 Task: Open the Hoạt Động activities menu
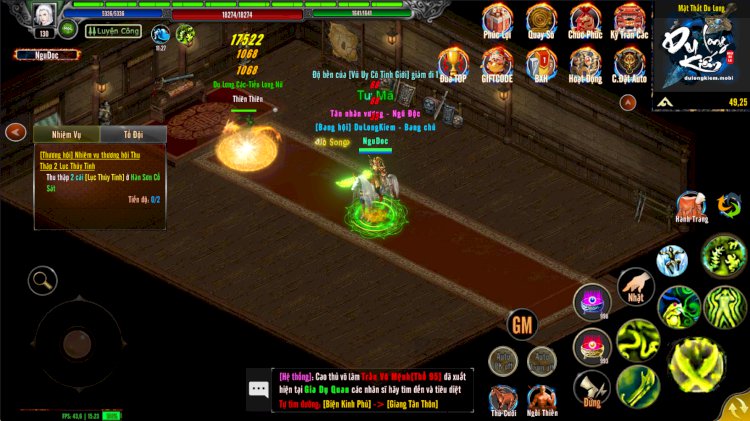[x=585, y=64]
